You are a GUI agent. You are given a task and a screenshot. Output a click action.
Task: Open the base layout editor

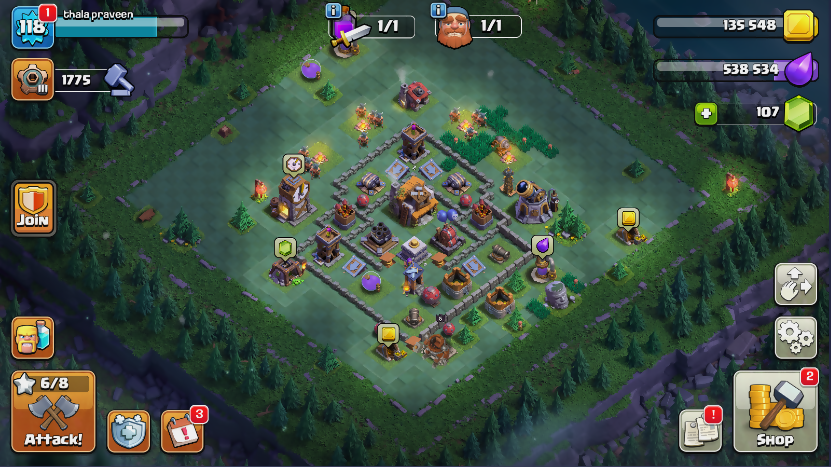[795, 284]
